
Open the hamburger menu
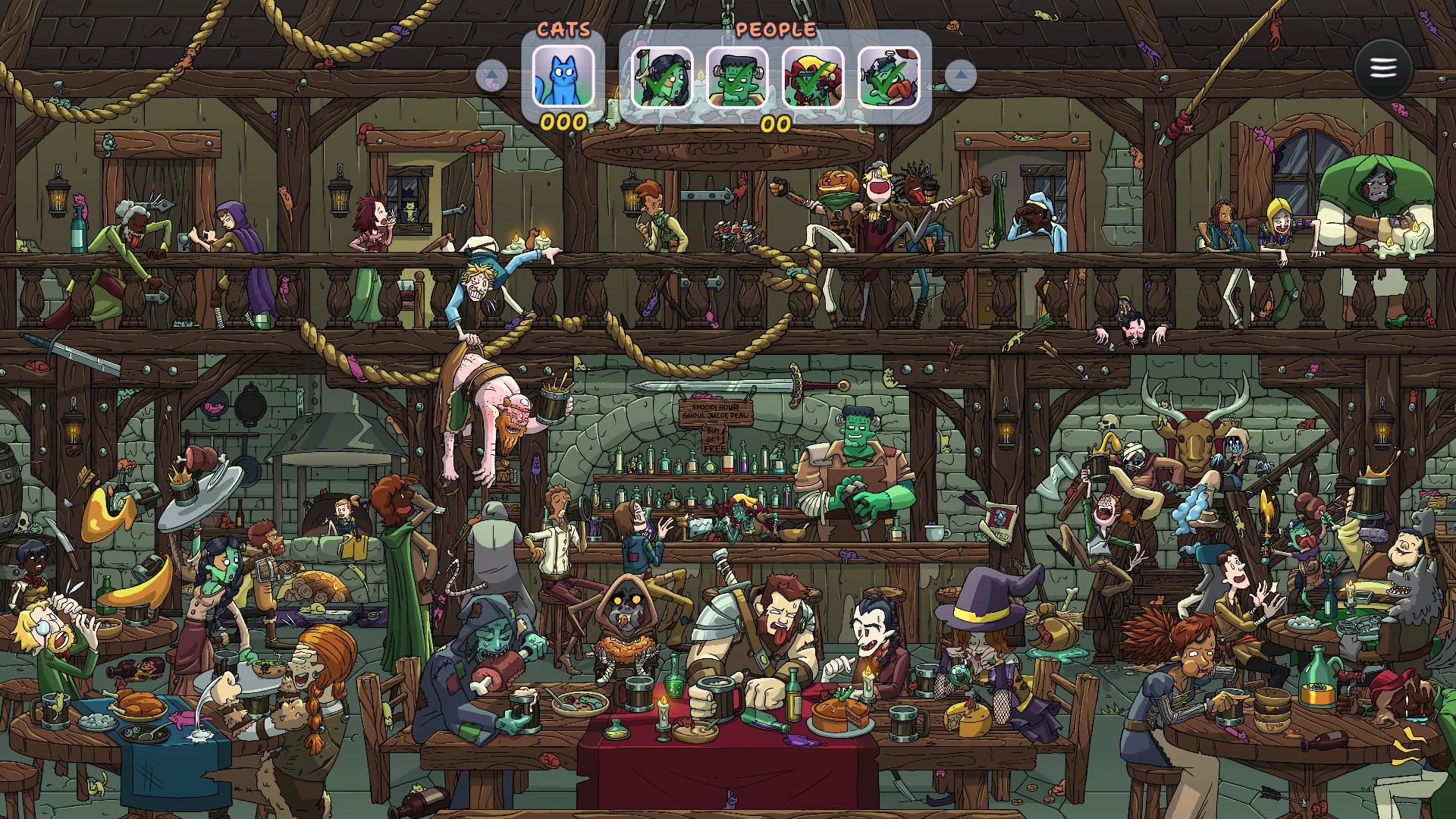[1382, 69]
